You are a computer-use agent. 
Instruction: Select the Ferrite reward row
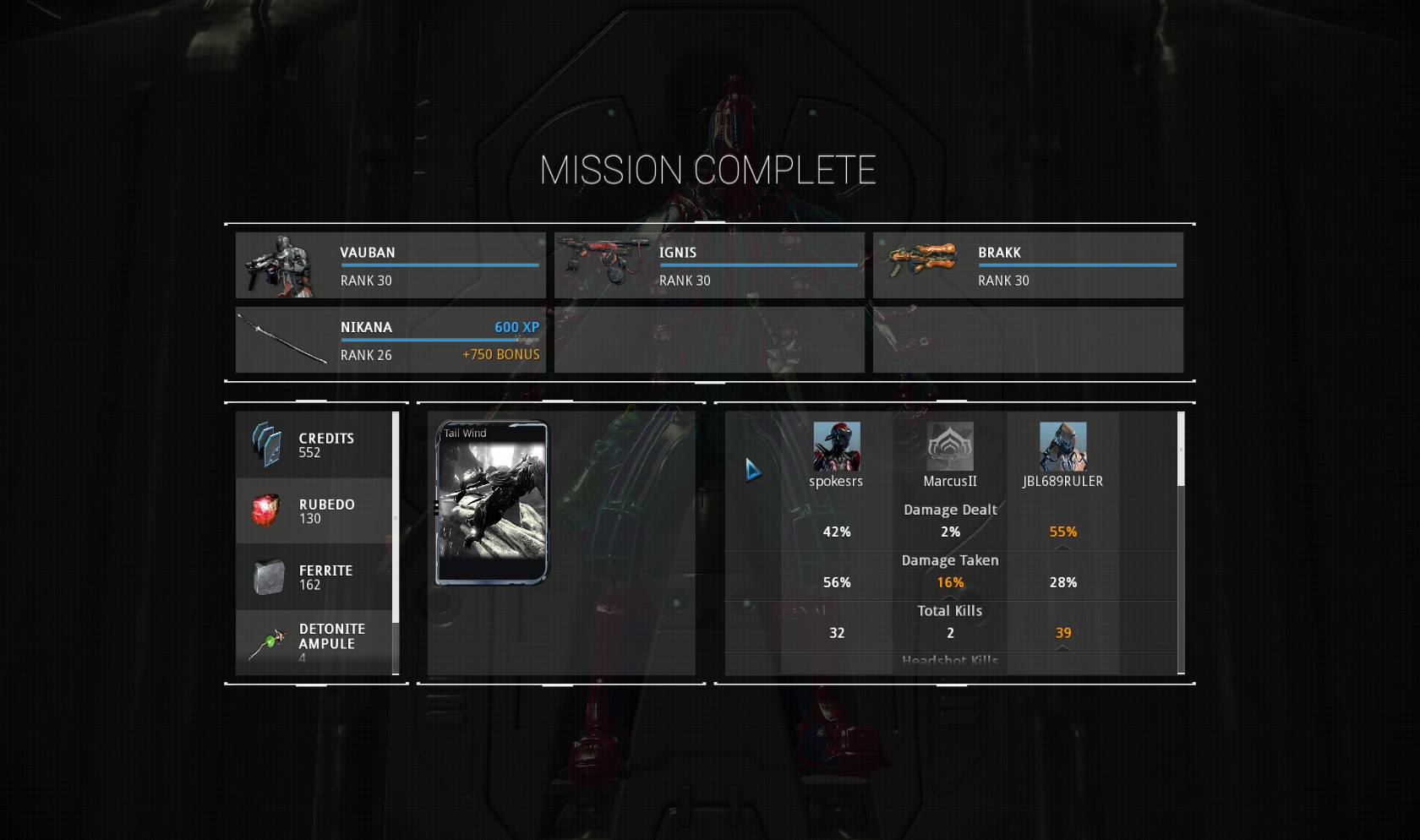tap(314, 577)
